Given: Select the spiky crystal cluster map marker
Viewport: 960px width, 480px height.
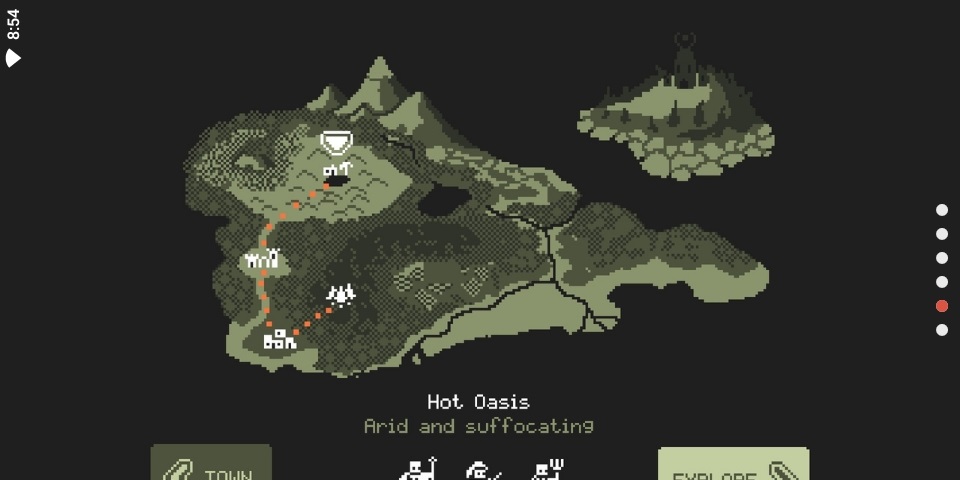Looking at the screenshot, I should [342, 294].
